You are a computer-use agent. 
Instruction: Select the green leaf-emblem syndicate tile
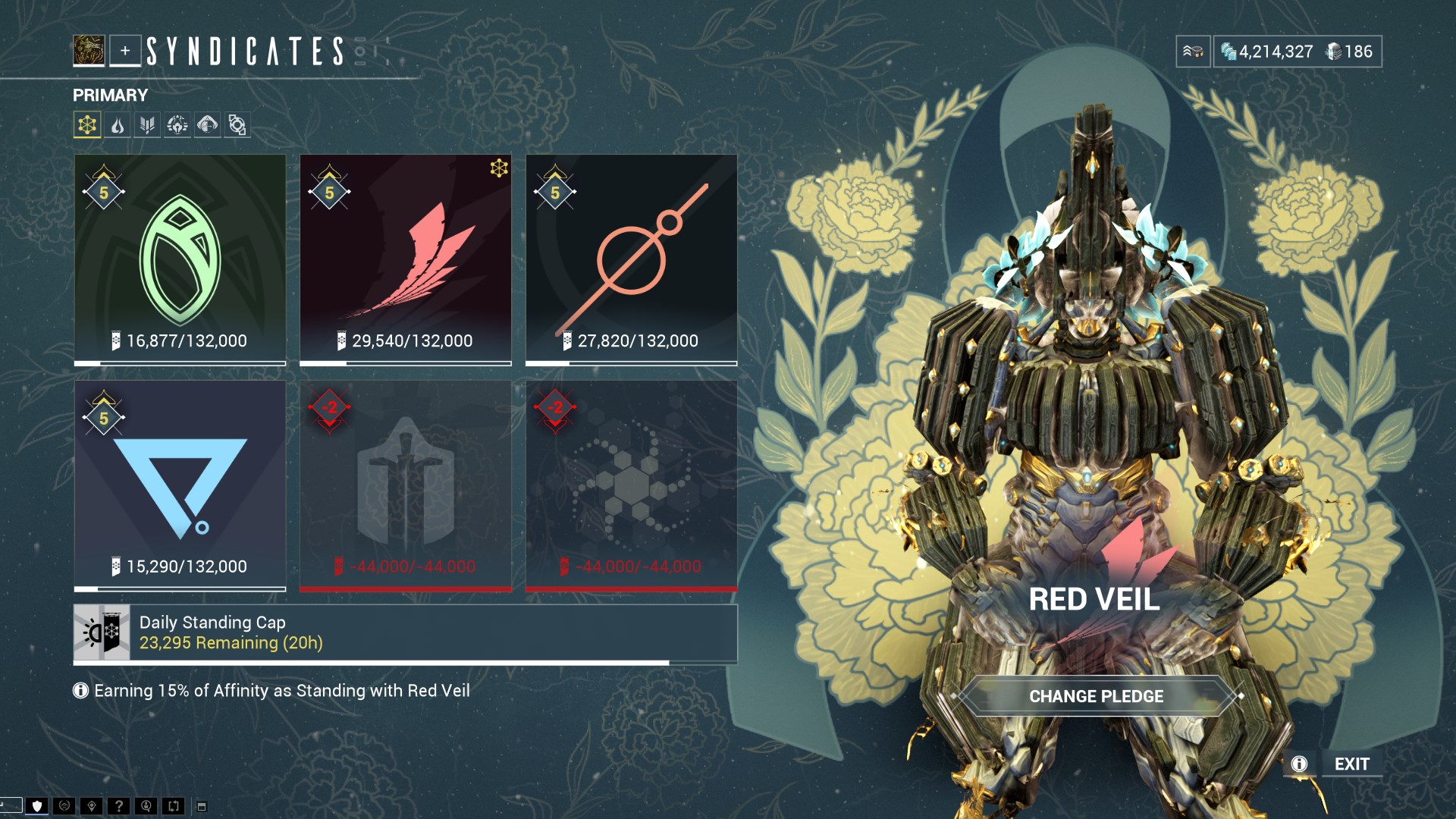[180, 259]
